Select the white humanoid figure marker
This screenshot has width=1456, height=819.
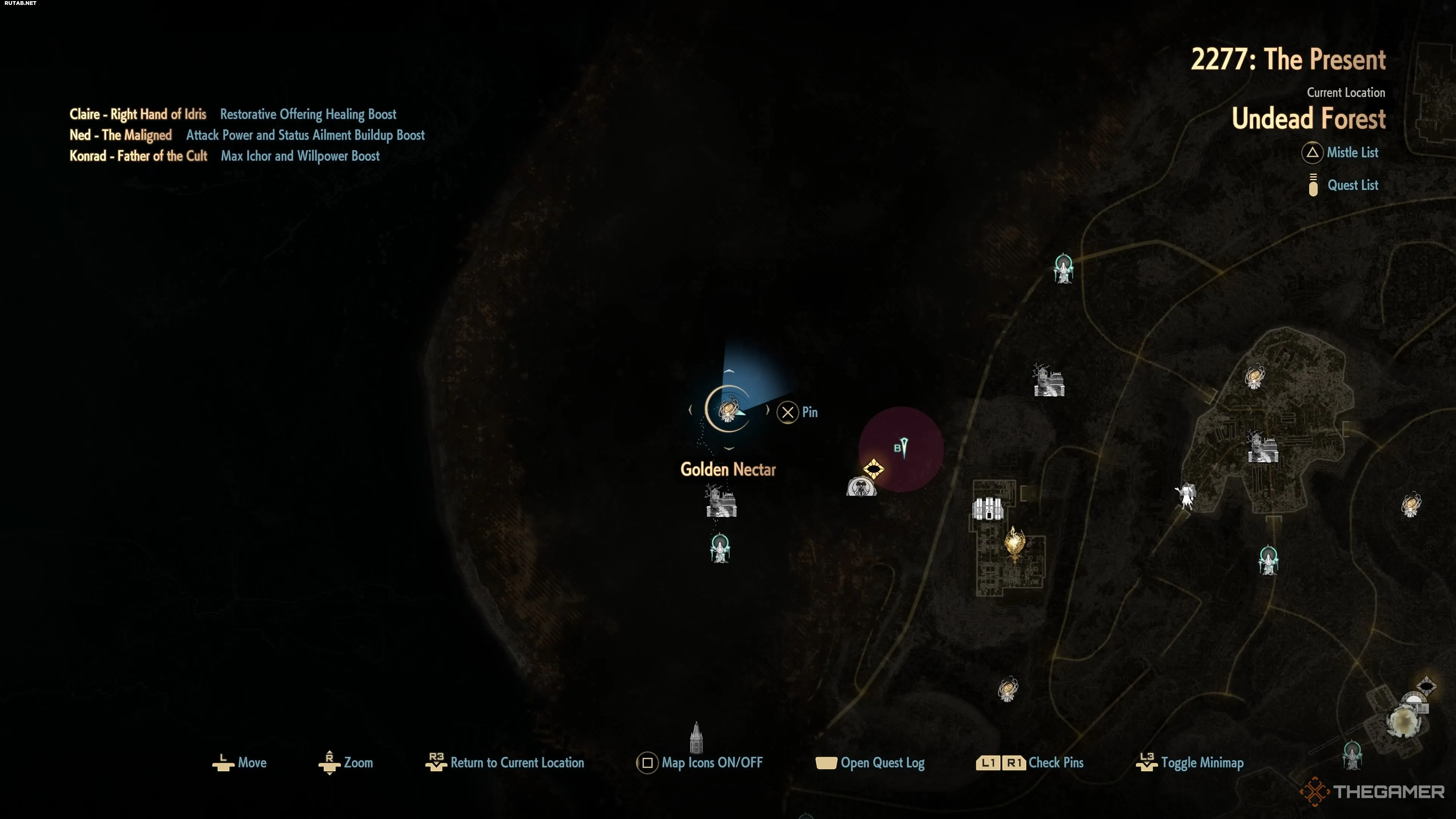[1185, 496]
